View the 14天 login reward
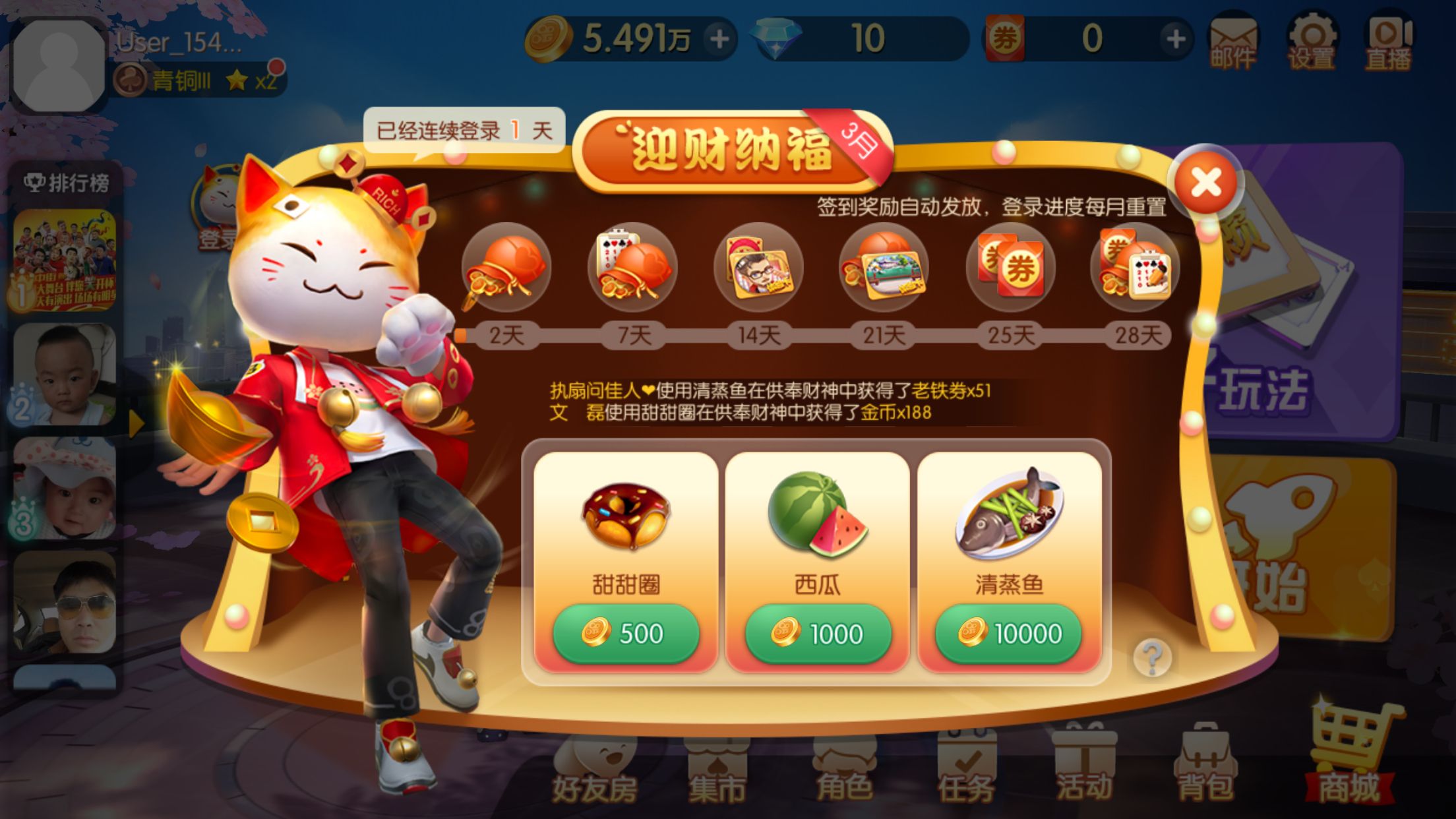Image resolution: width=1456 pixels, height=819 pixels. [x=758, y=268]
